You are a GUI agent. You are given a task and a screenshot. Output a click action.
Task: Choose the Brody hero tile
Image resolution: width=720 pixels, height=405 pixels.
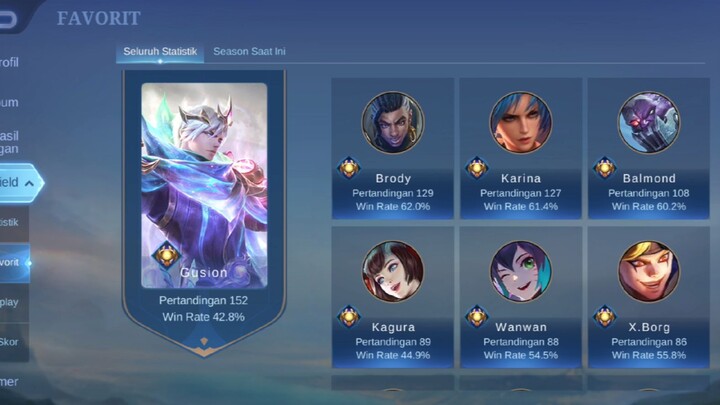[392, 148]
